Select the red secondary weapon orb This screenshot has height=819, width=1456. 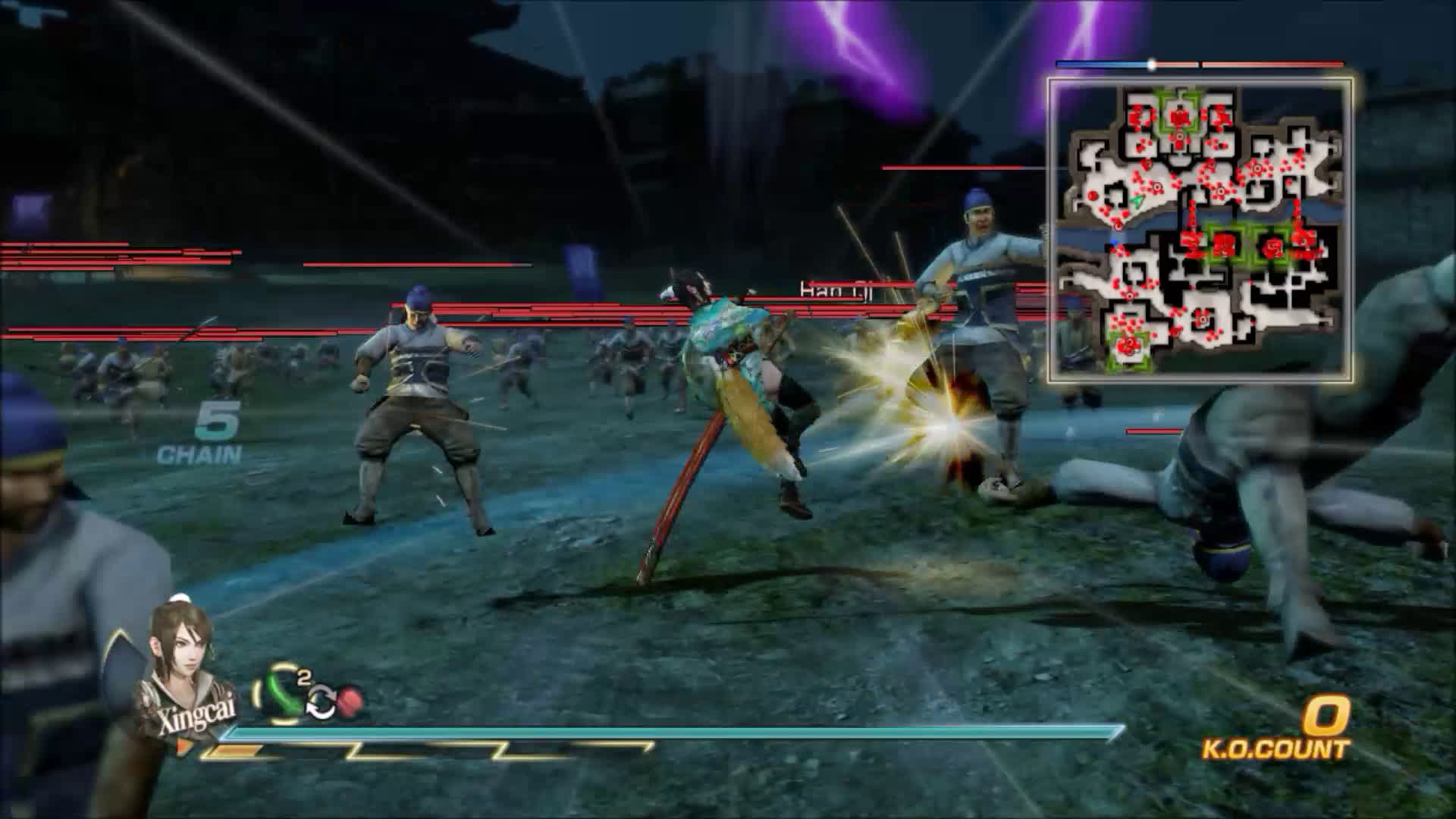pyautogui.click(x=349, y=702)
